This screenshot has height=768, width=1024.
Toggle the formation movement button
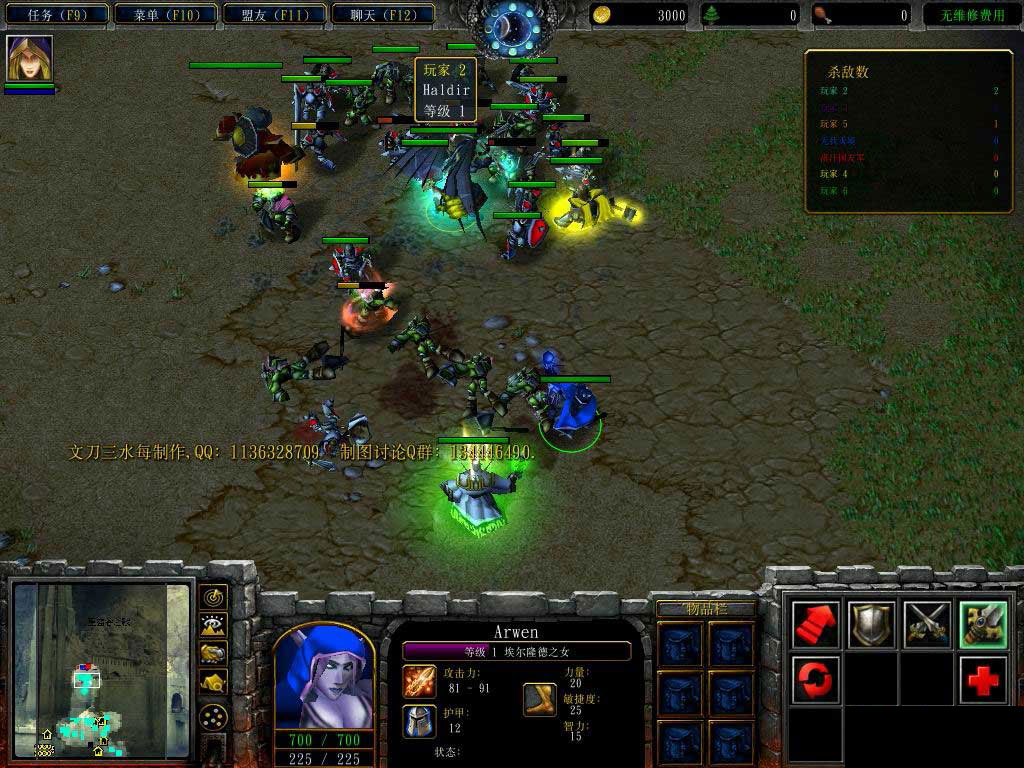click(x=213, y=717)
